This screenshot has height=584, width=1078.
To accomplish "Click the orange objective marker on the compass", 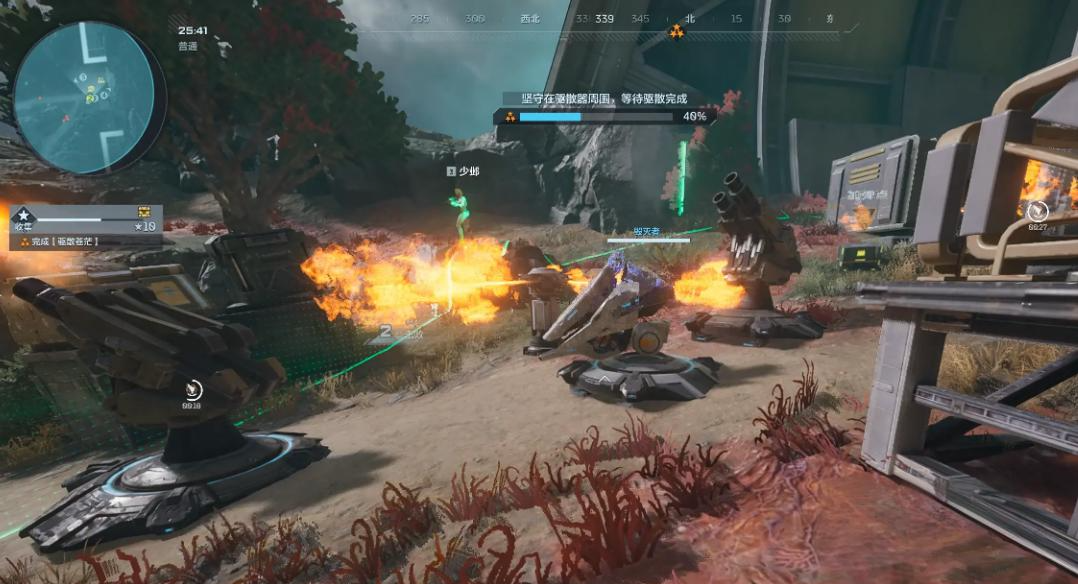I will [677, 32].
